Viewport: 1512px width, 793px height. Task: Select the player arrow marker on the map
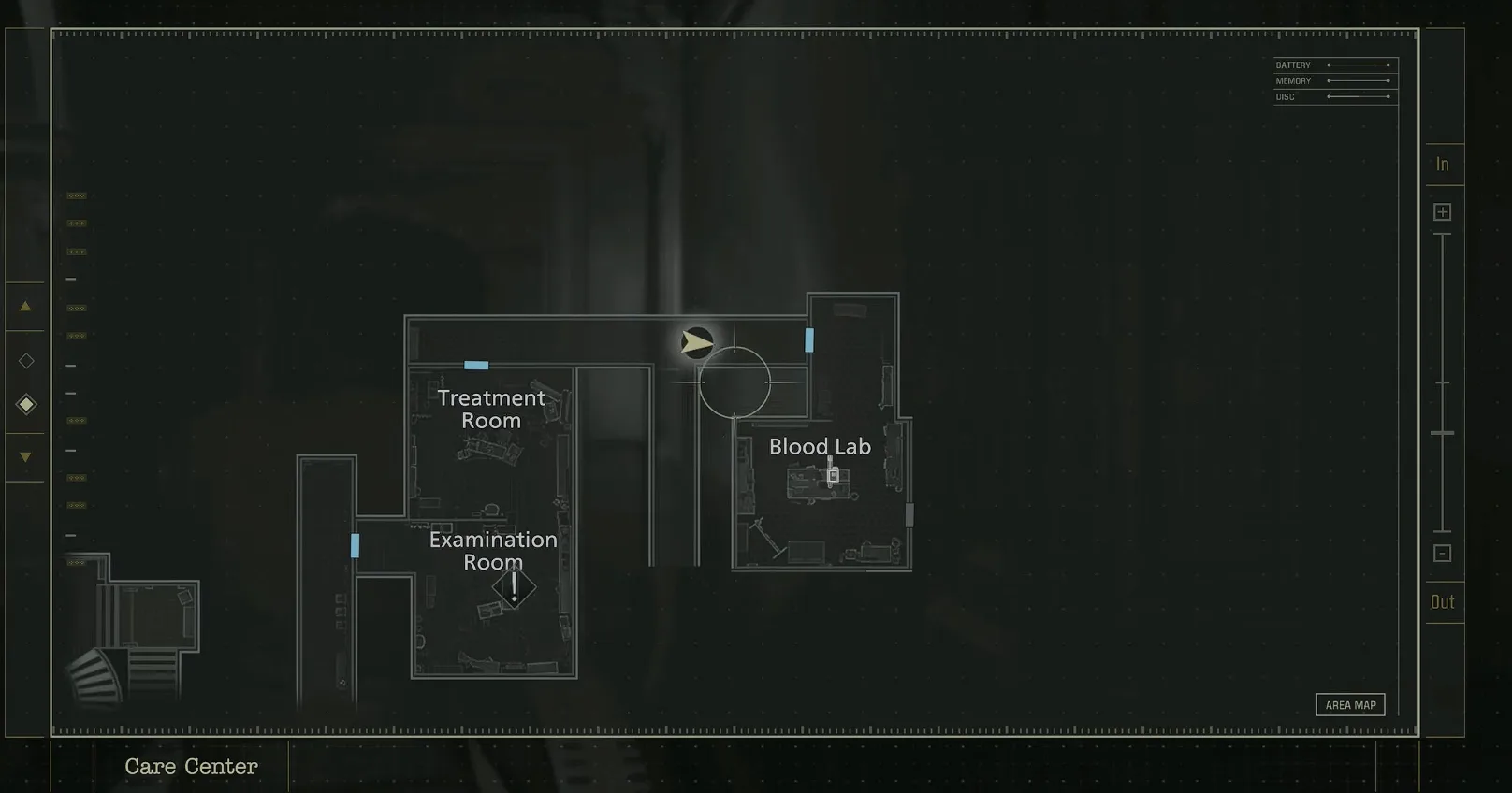(x=696, y=342)
